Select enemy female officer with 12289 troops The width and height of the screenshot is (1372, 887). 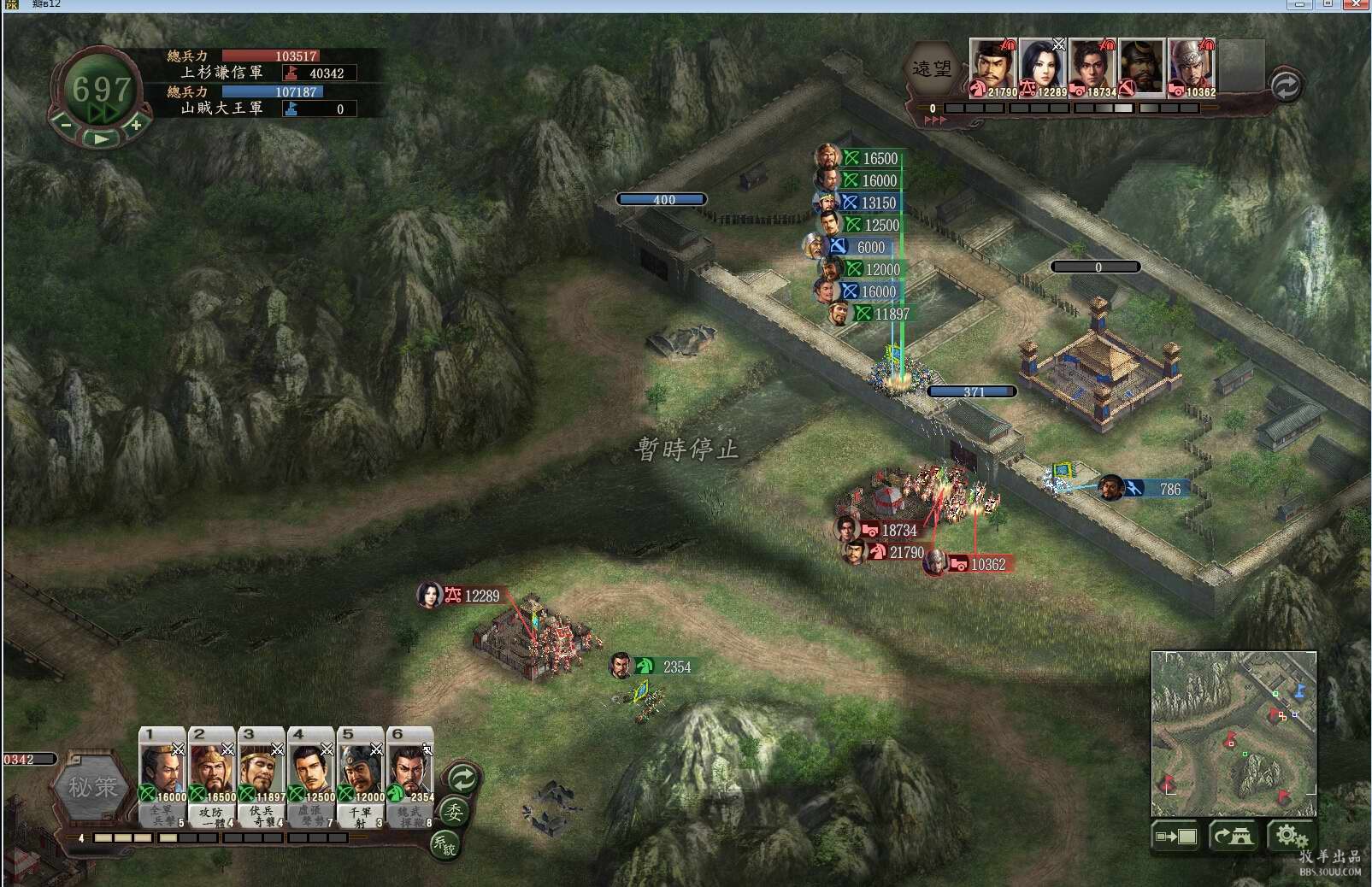1042,67
